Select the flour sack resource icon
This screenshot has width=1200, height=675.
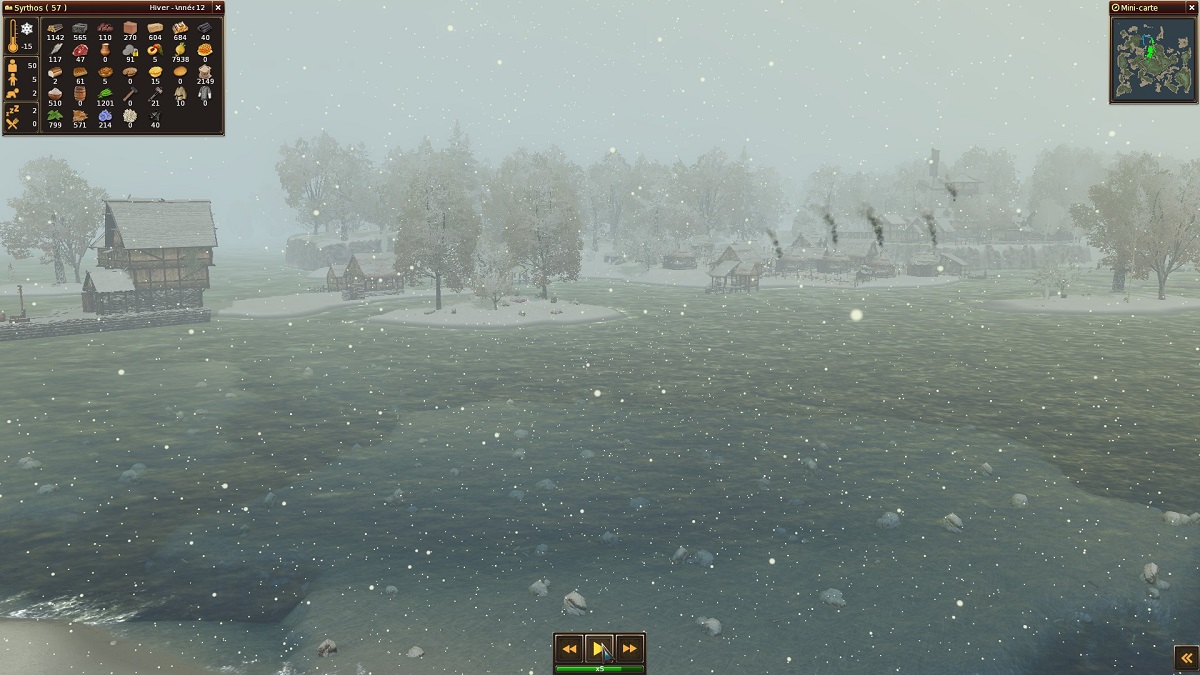(205, 71)
